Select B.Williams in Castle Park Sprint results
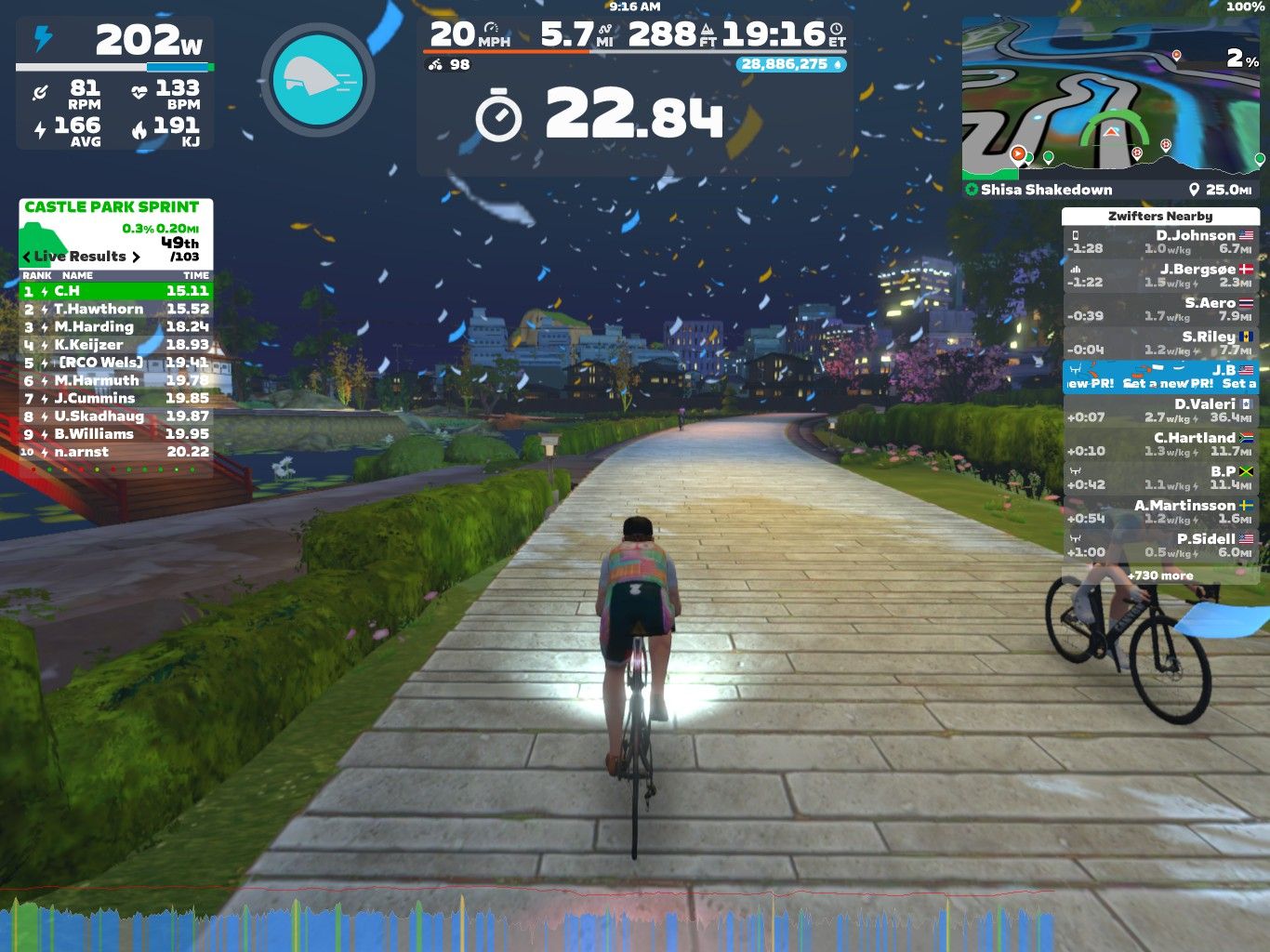 tap(116, 434)
